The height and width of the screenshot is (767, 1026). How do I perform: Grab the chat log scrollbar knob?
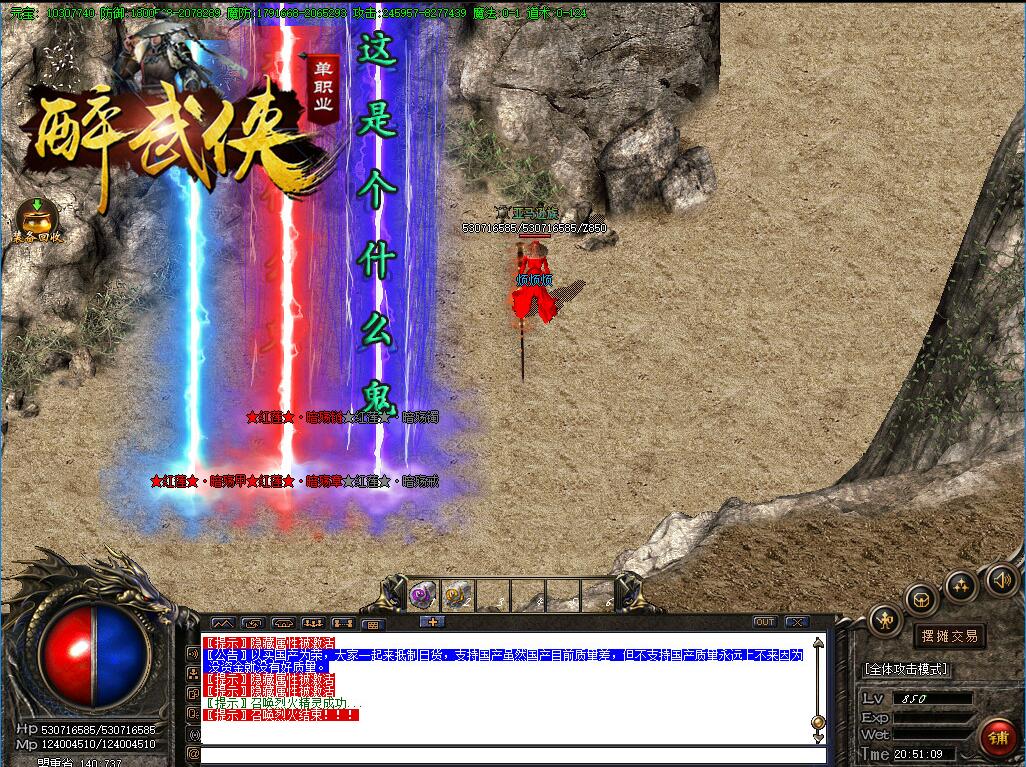tap(818, 722)
